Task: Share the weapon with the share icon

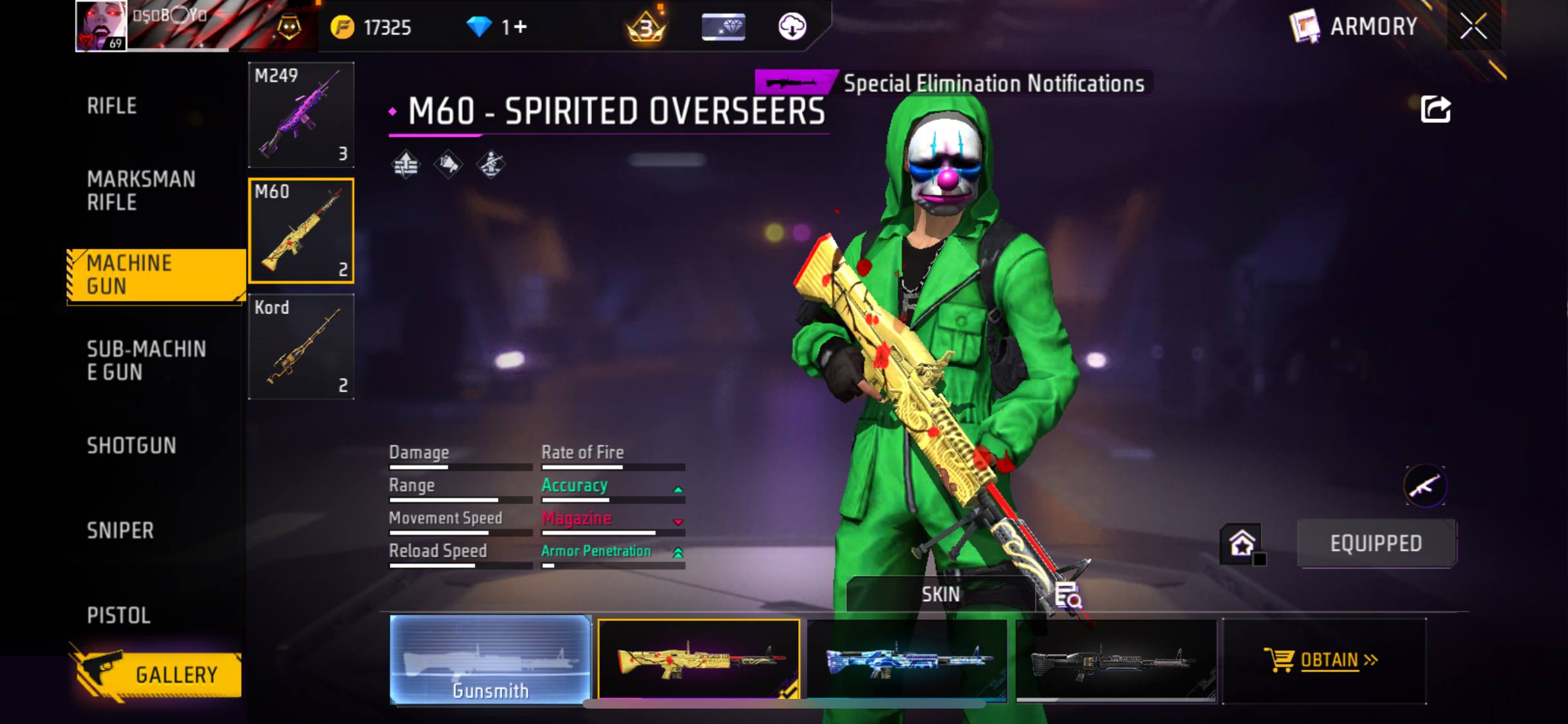Action: (1435, 109)
